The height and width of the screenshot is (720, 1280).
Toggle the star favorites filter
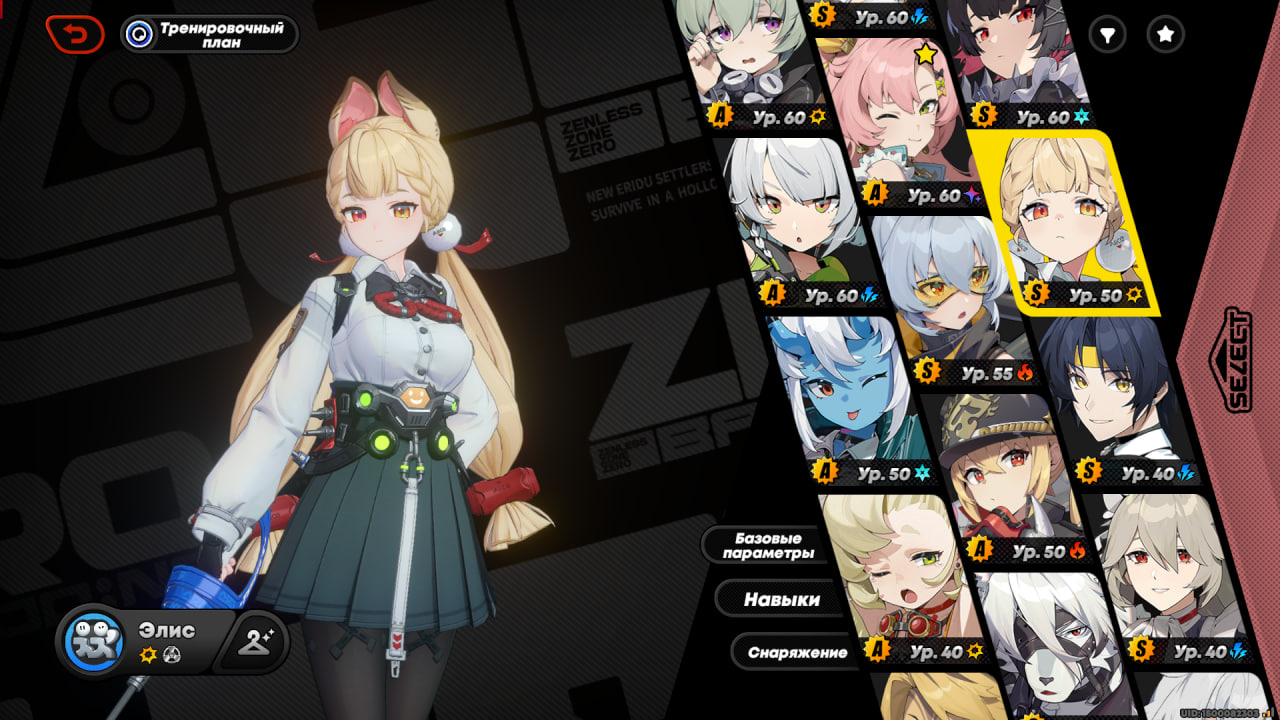point(1165,35)
